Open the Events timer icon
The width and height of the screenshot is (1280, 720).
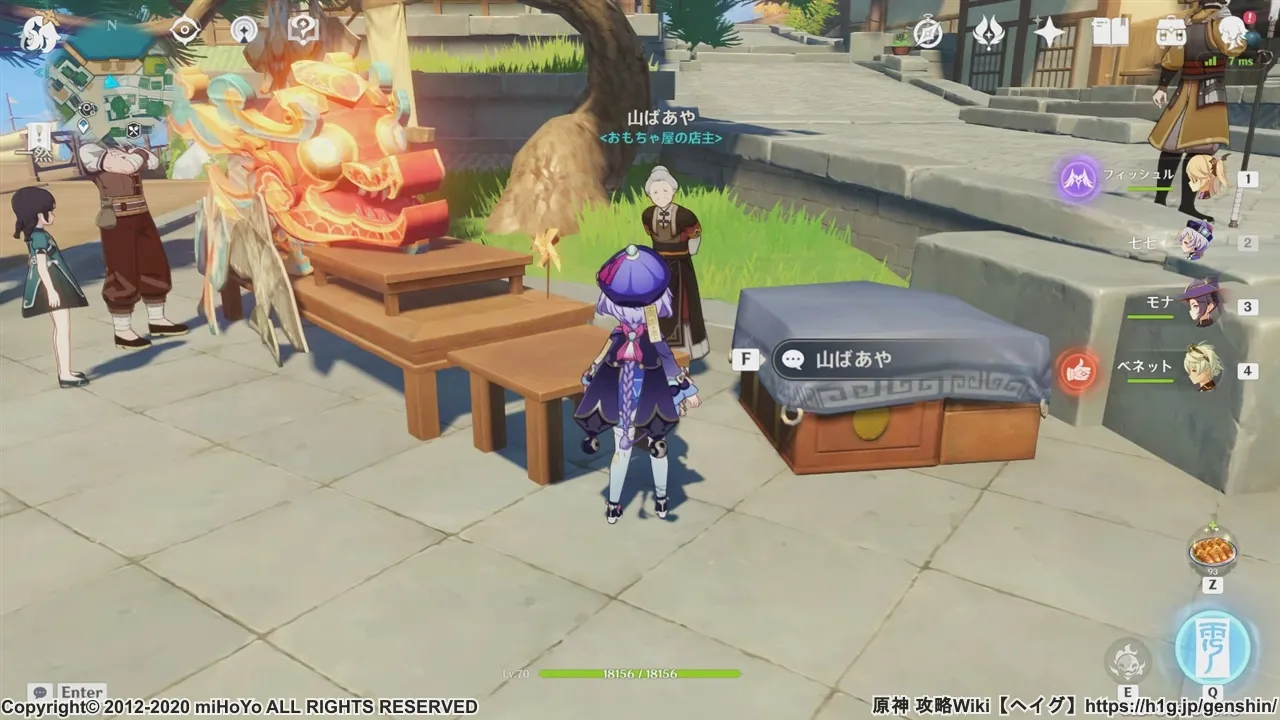pyautogui.click(x=927, y=30)
